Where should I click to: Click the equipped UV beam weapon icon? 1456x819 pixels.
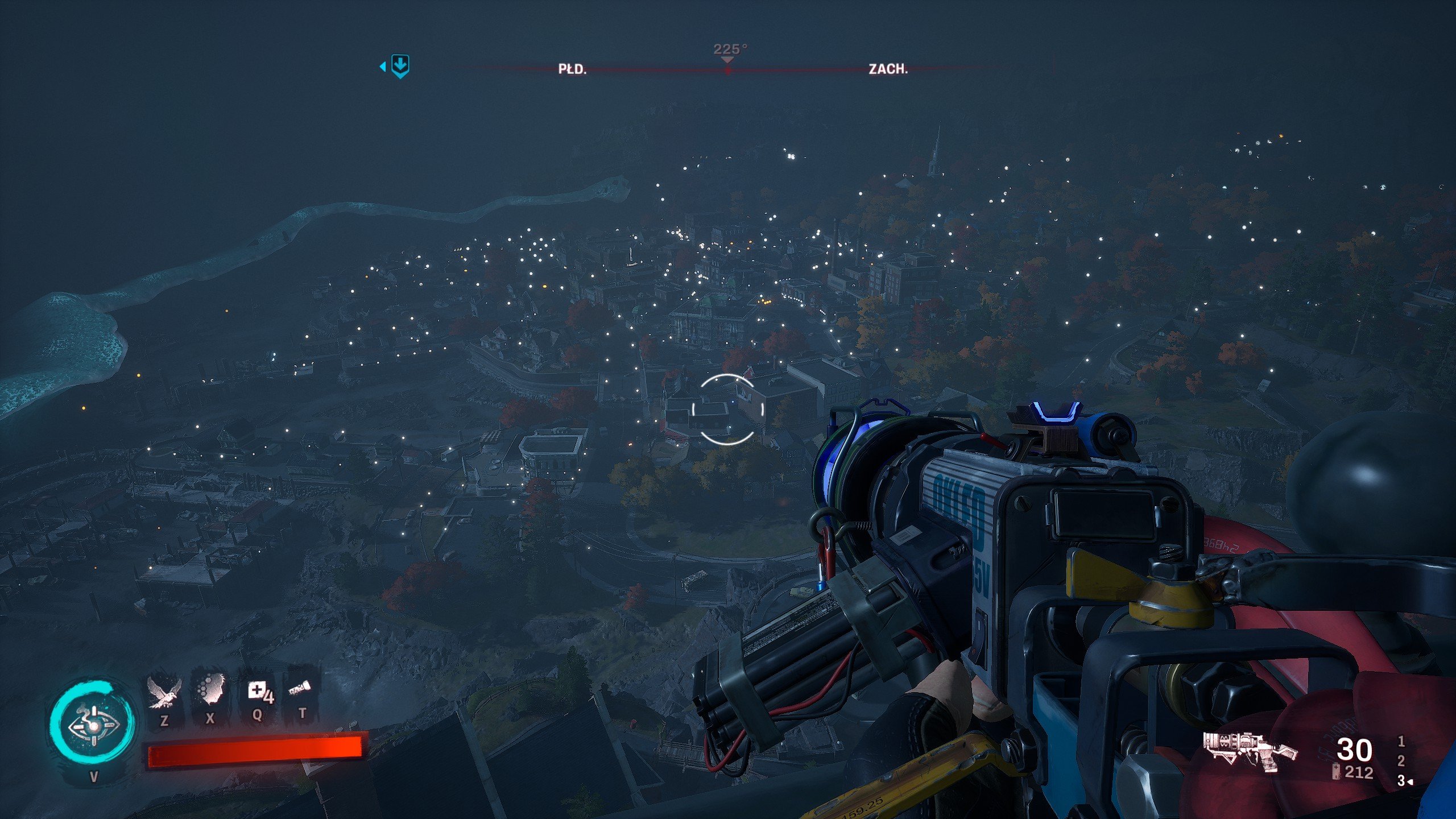pos(1250,751)
